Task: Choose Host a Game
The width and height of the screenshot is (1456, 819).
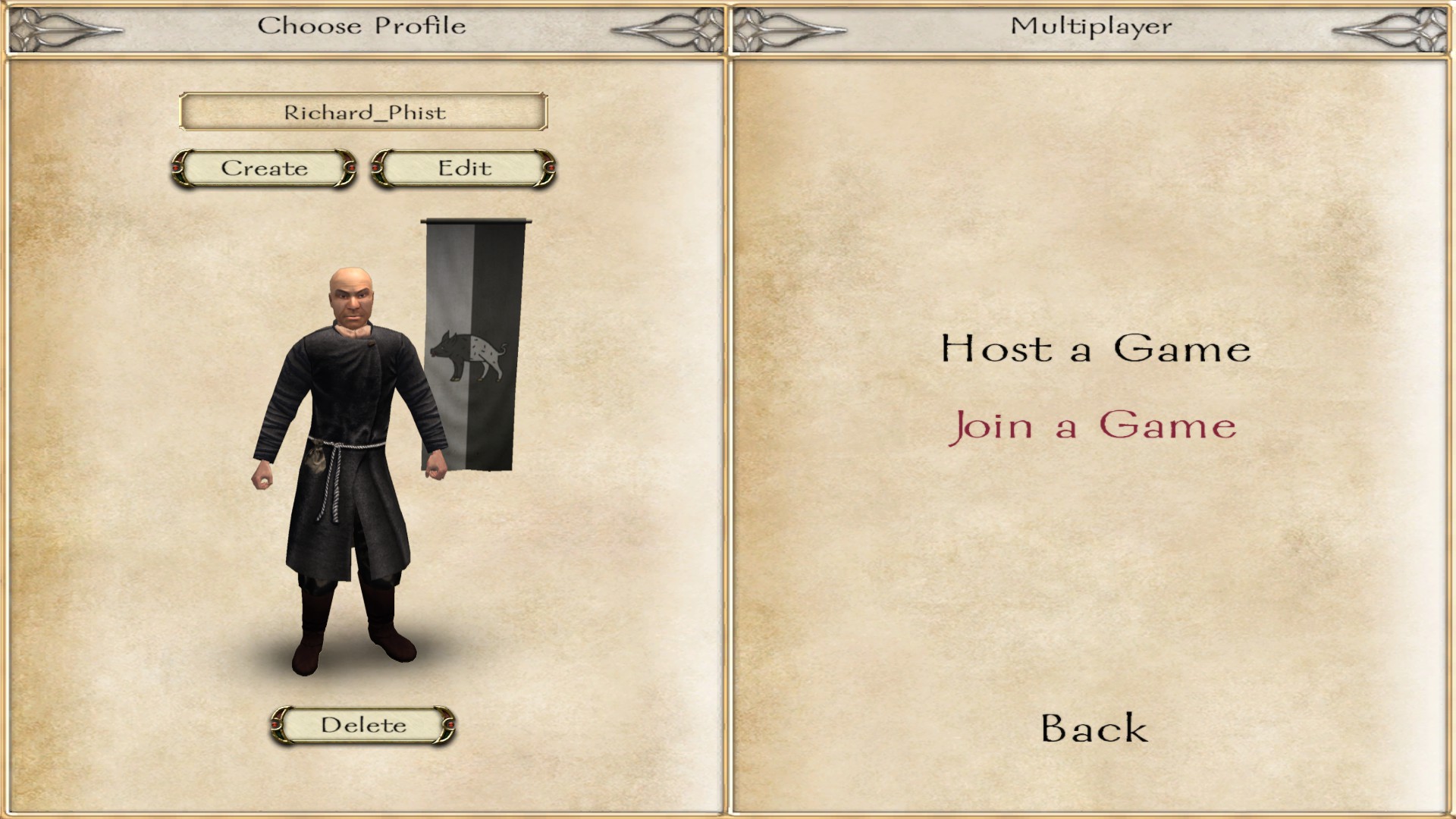Action: (x=1095, y=349)
